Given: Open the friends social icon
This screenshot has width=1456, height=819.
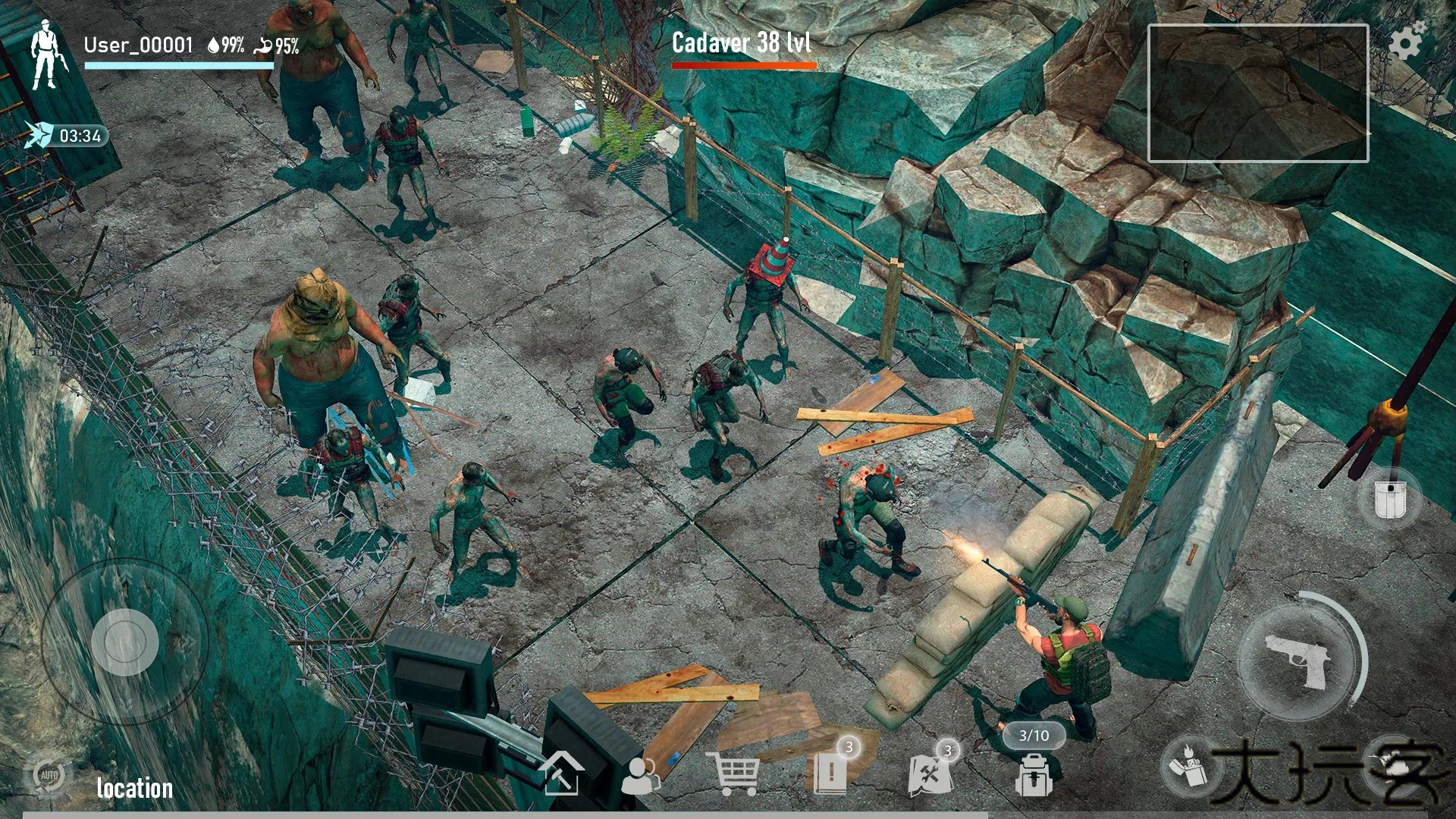Looking at the screenshot, I should [641, 775].
